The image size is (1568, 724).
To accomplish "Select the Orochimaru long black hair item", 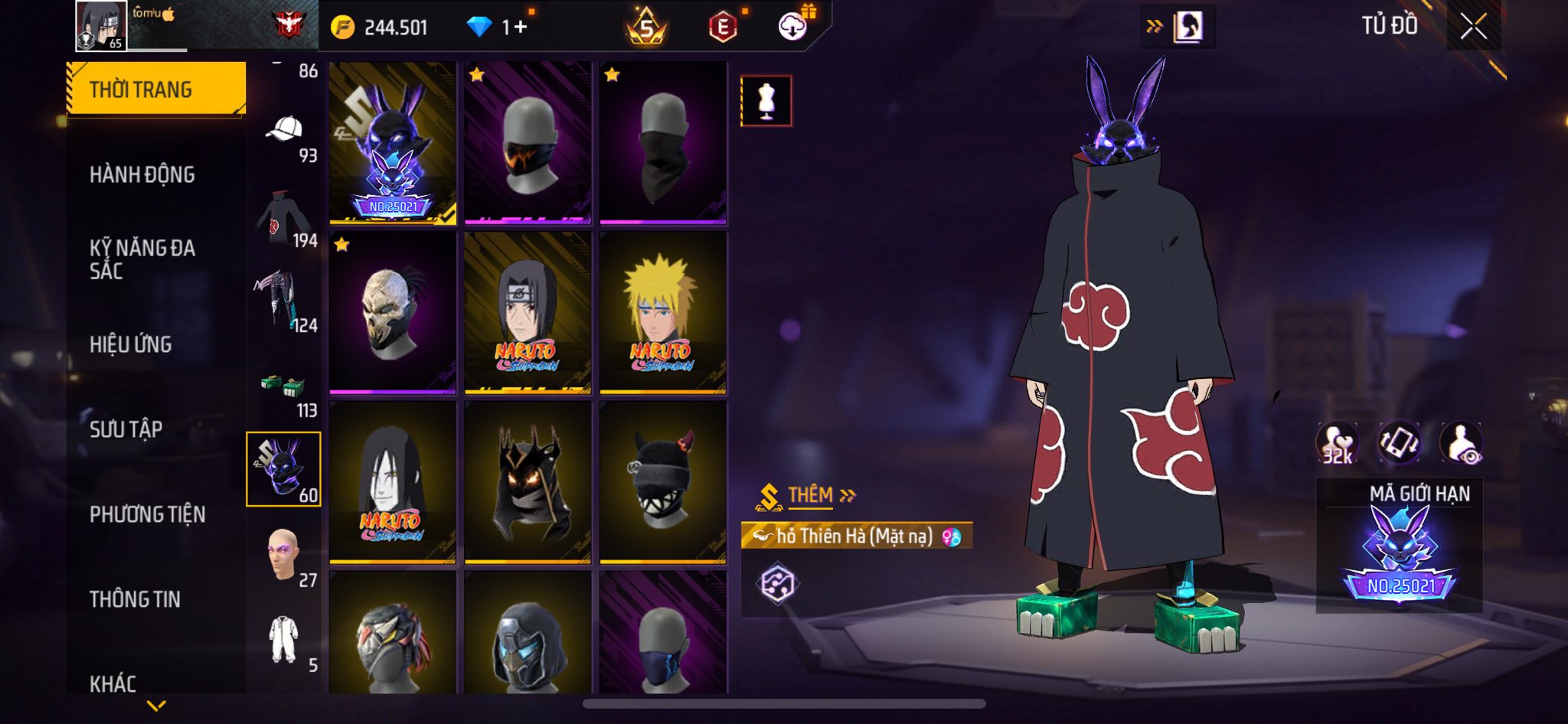I will click(x=393, y=482).
